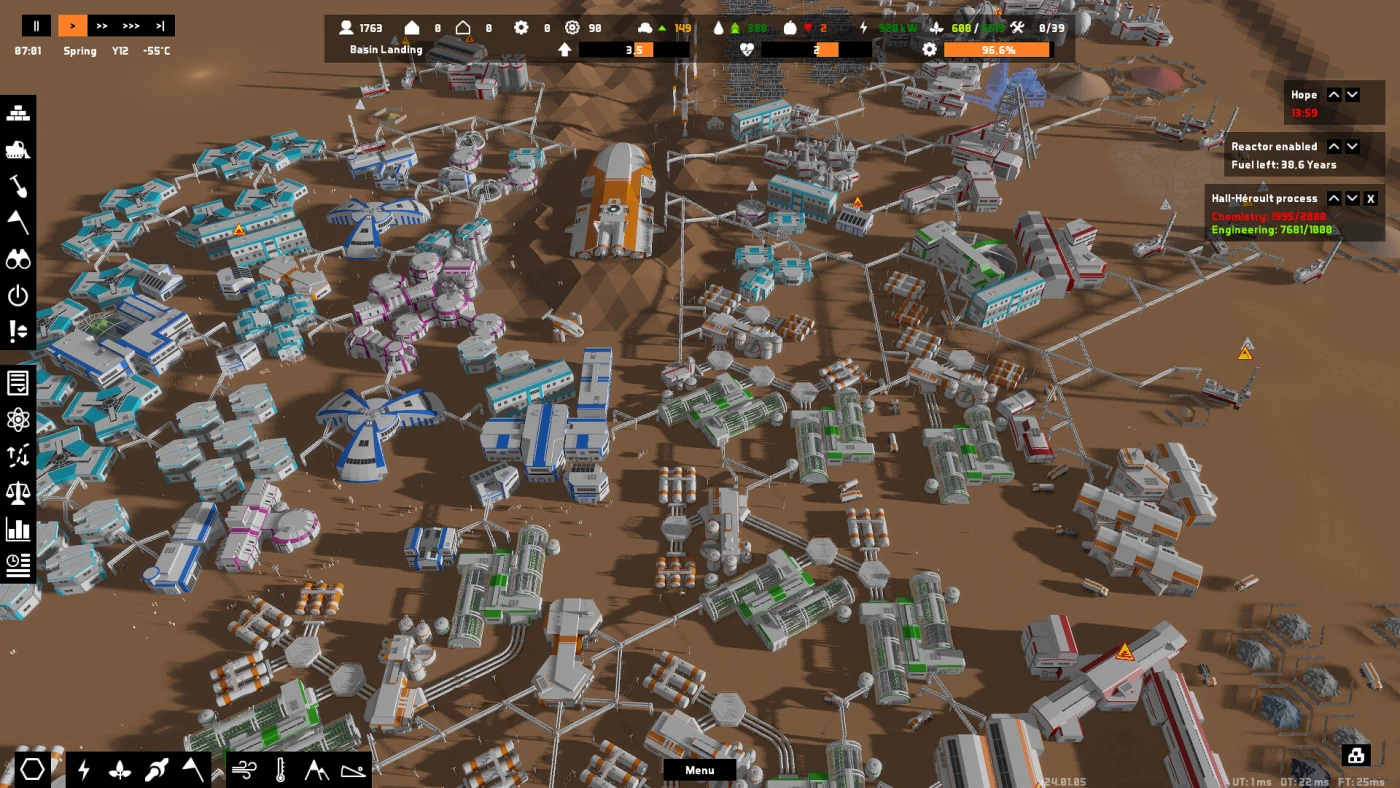
Task: Open the binoculars view tool
Action: pyautogui.click(x=18, y=259)
